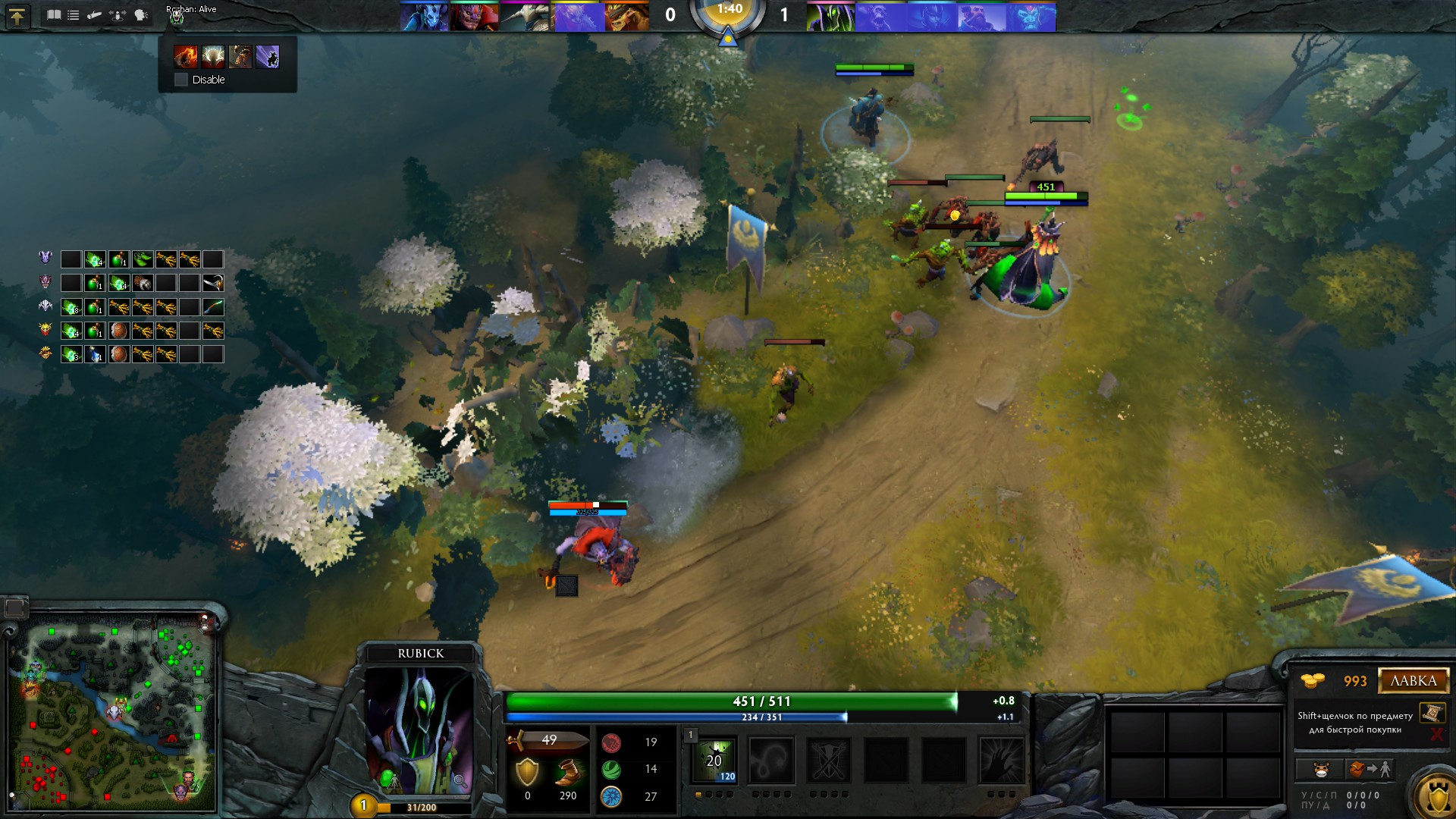Viewport: 1456px width, 819px height.
Task: Click the green-hooded Rubick portrait in top bar
Action: coord(830,17)
